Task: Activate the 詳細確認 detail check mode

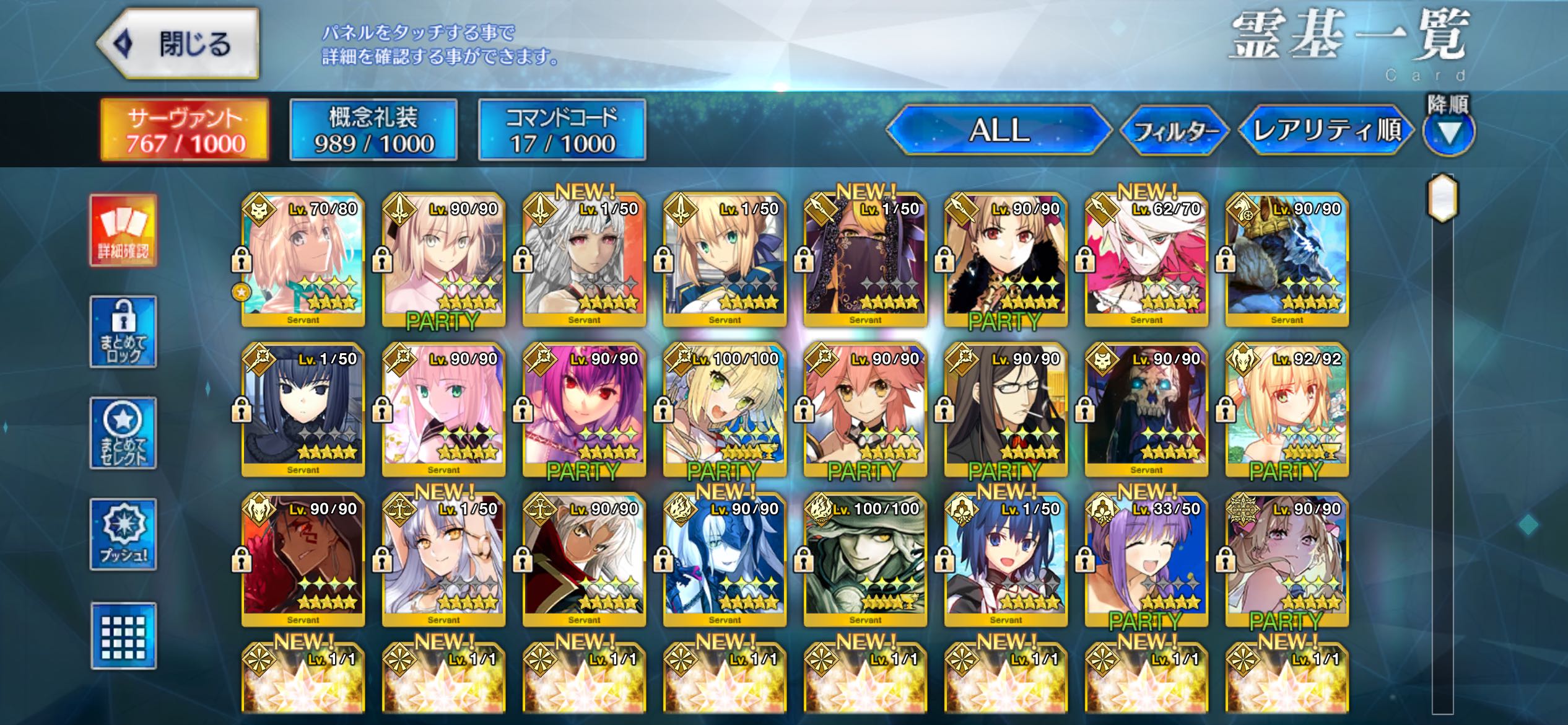Action: (x=123, y=231)
